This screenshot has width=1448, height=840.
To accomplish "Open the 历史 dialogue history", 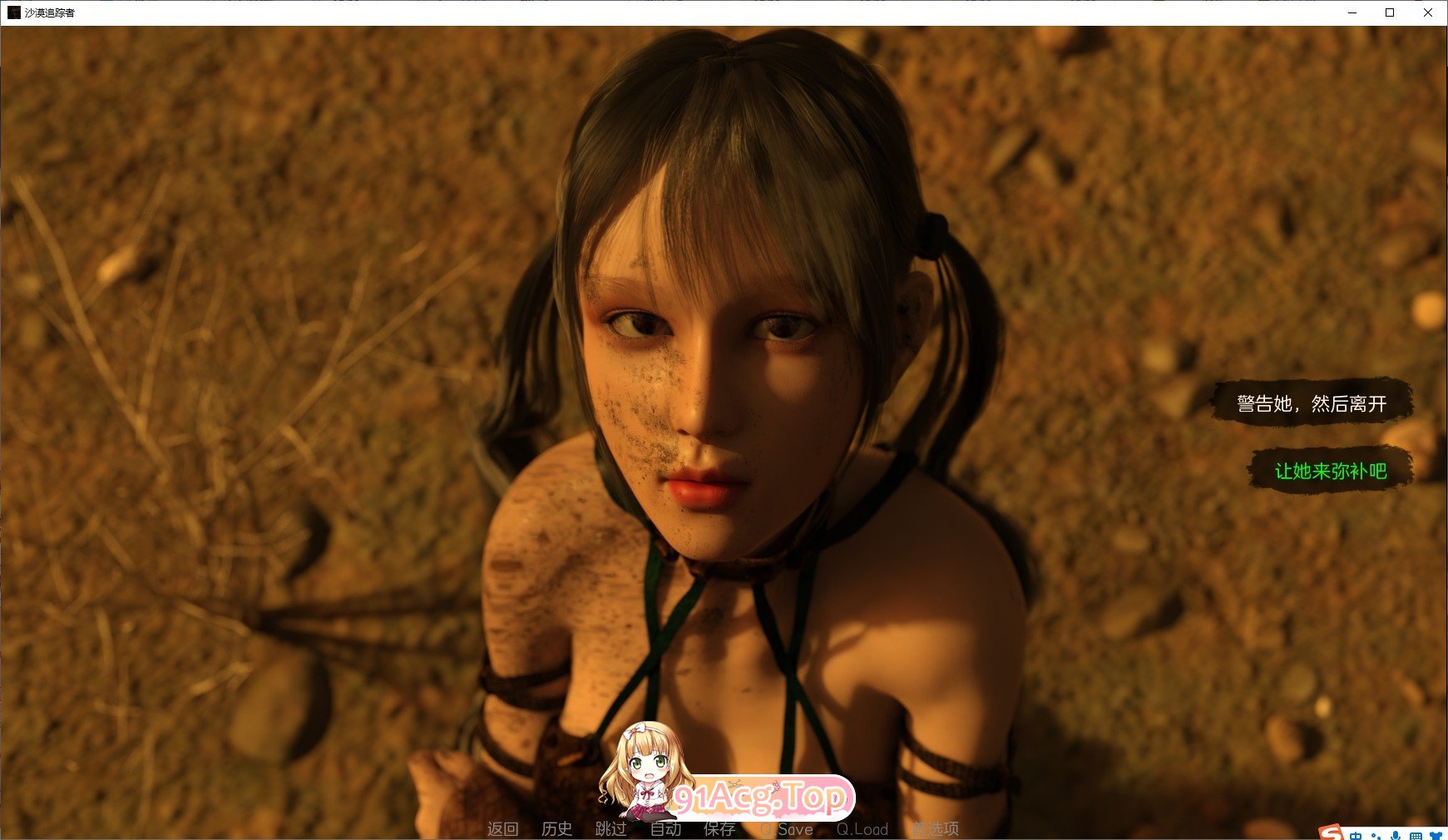I will click(x=556, y=829).
